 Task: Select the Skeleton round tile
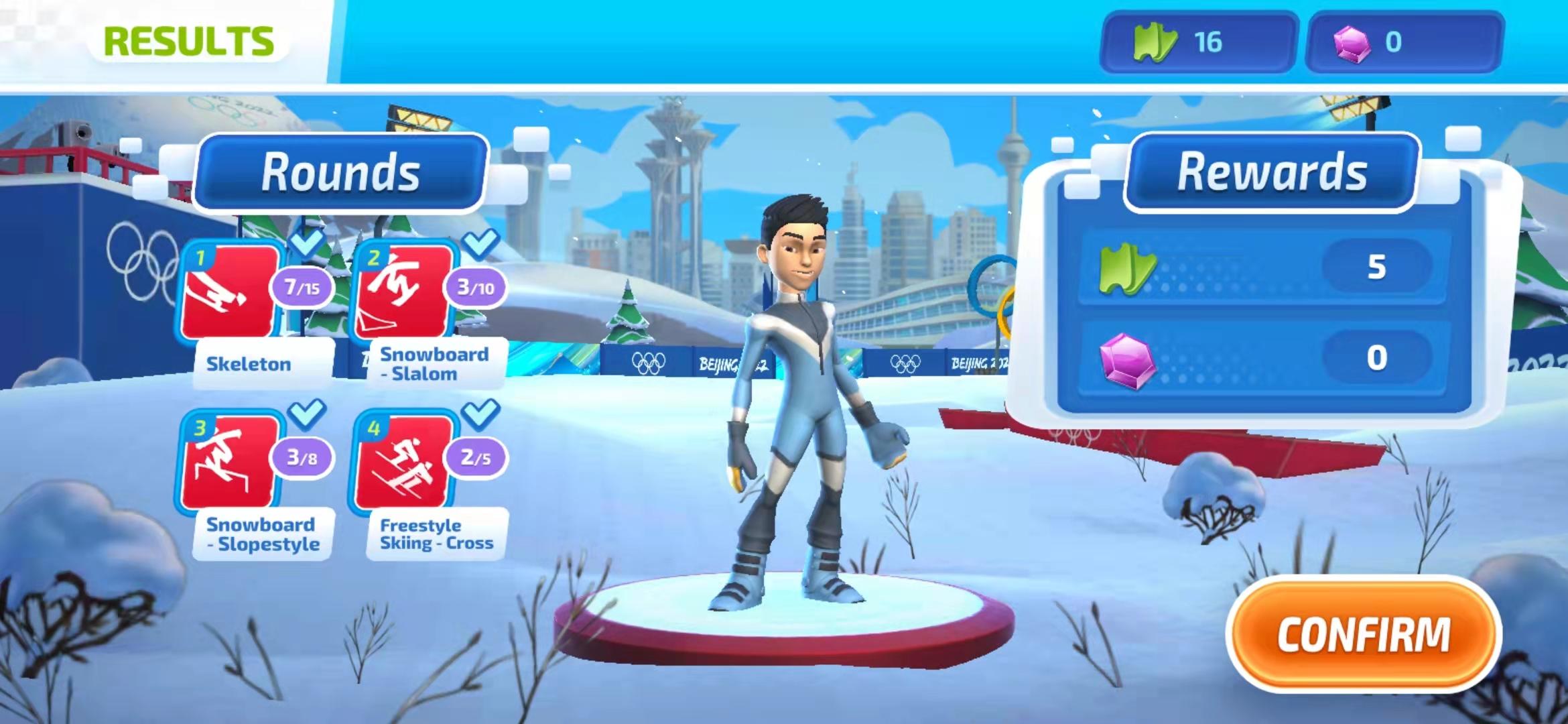click(230, 292)
